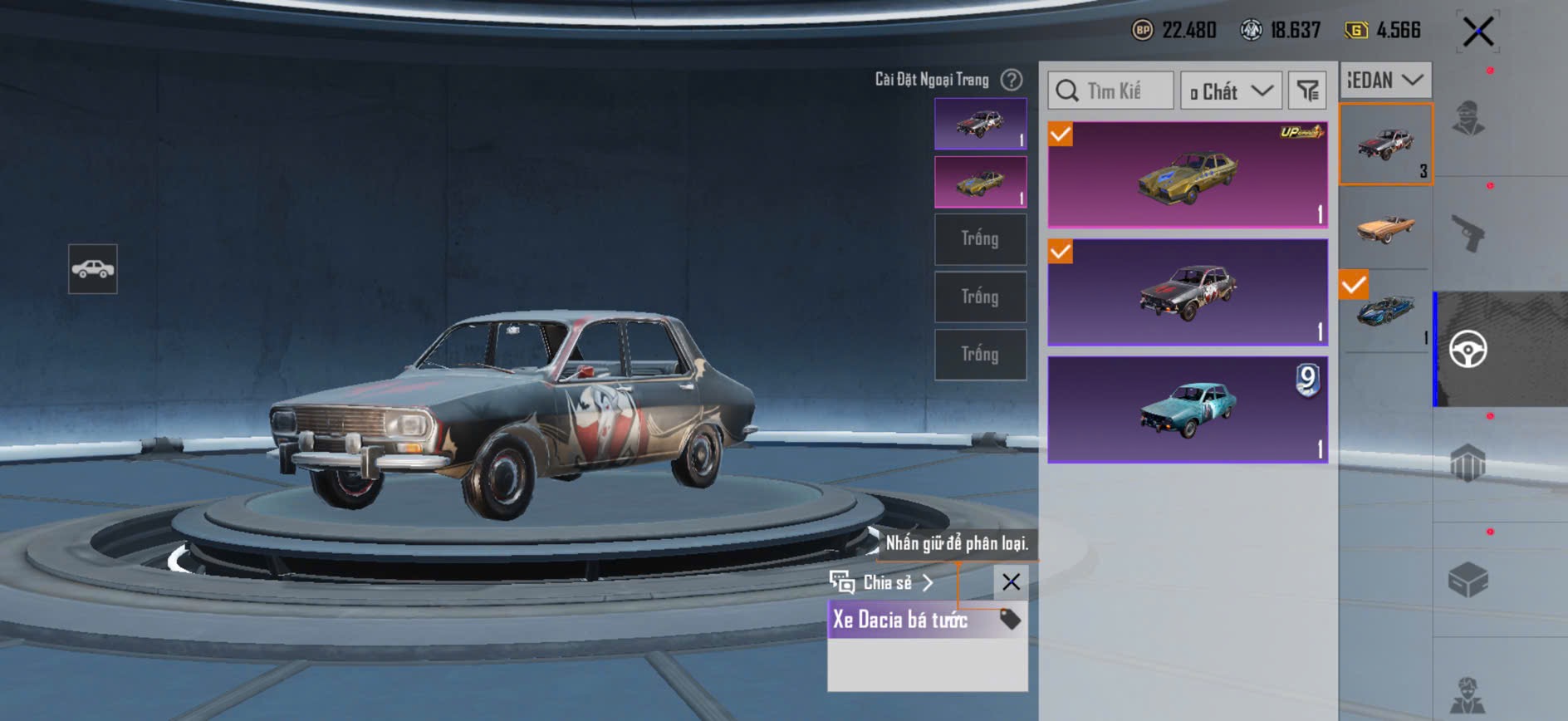Select the grey Dacia bá tước skin card
Viewport: 1568px width, 721px height.
pyautogui.click(x=1187, y=292)
